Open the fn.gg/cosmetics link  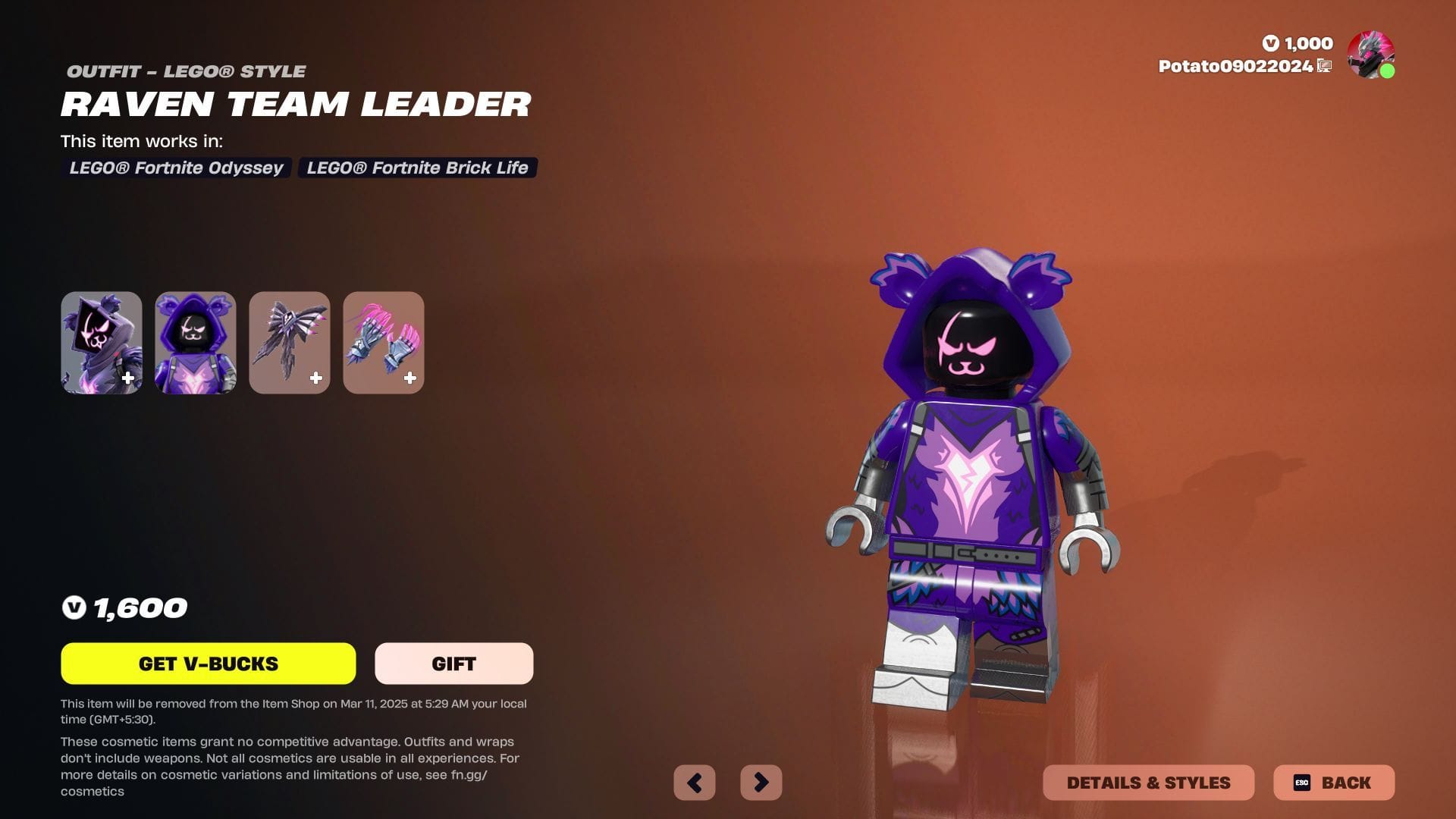pos(470,775)
